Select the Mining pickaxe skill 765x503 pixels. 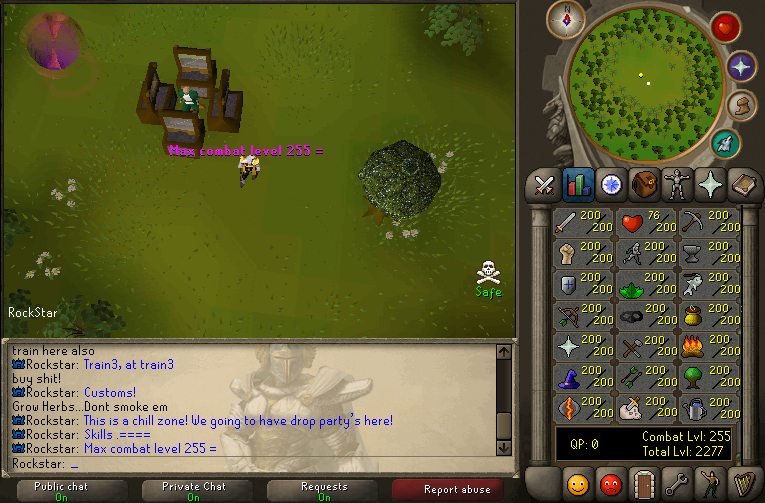pos(709,222)
